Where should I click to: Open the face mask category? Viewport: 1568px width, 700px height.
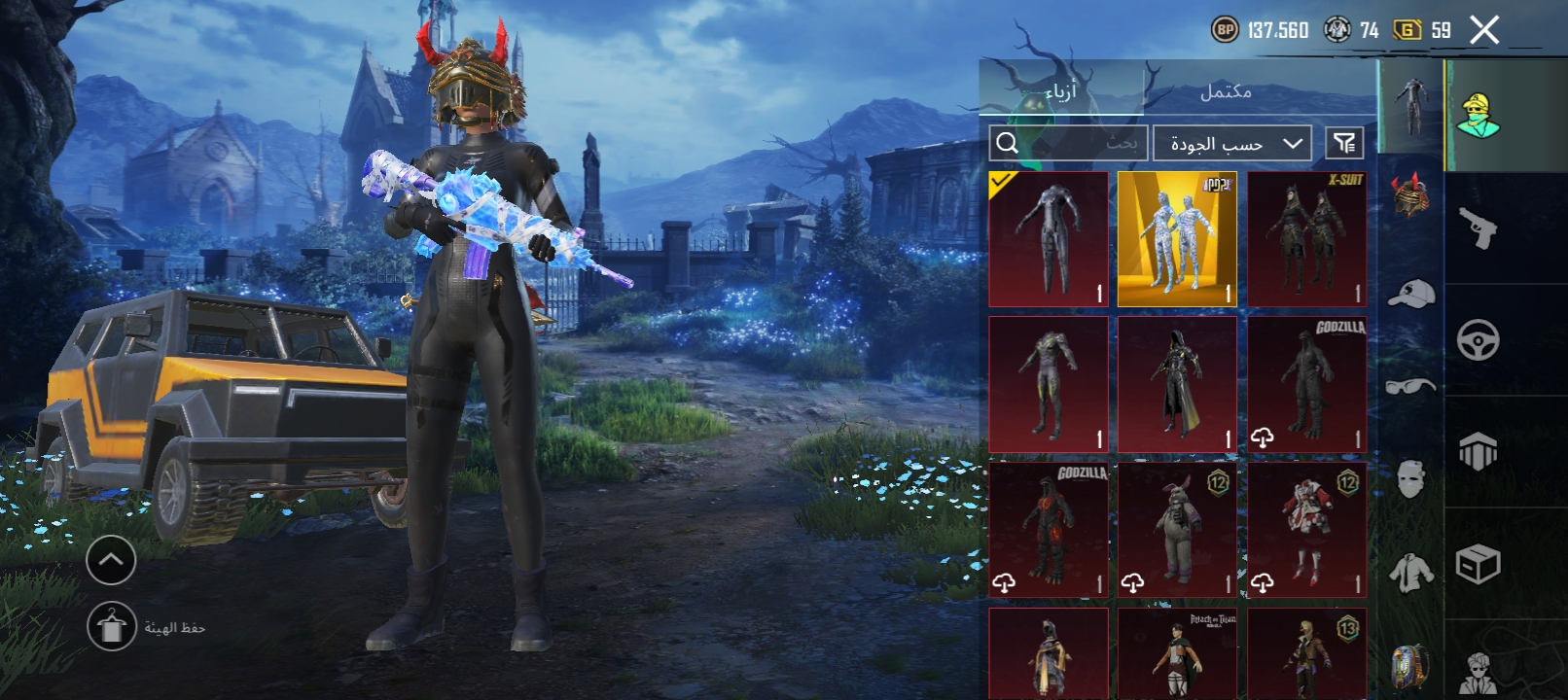click(1410, 478)
